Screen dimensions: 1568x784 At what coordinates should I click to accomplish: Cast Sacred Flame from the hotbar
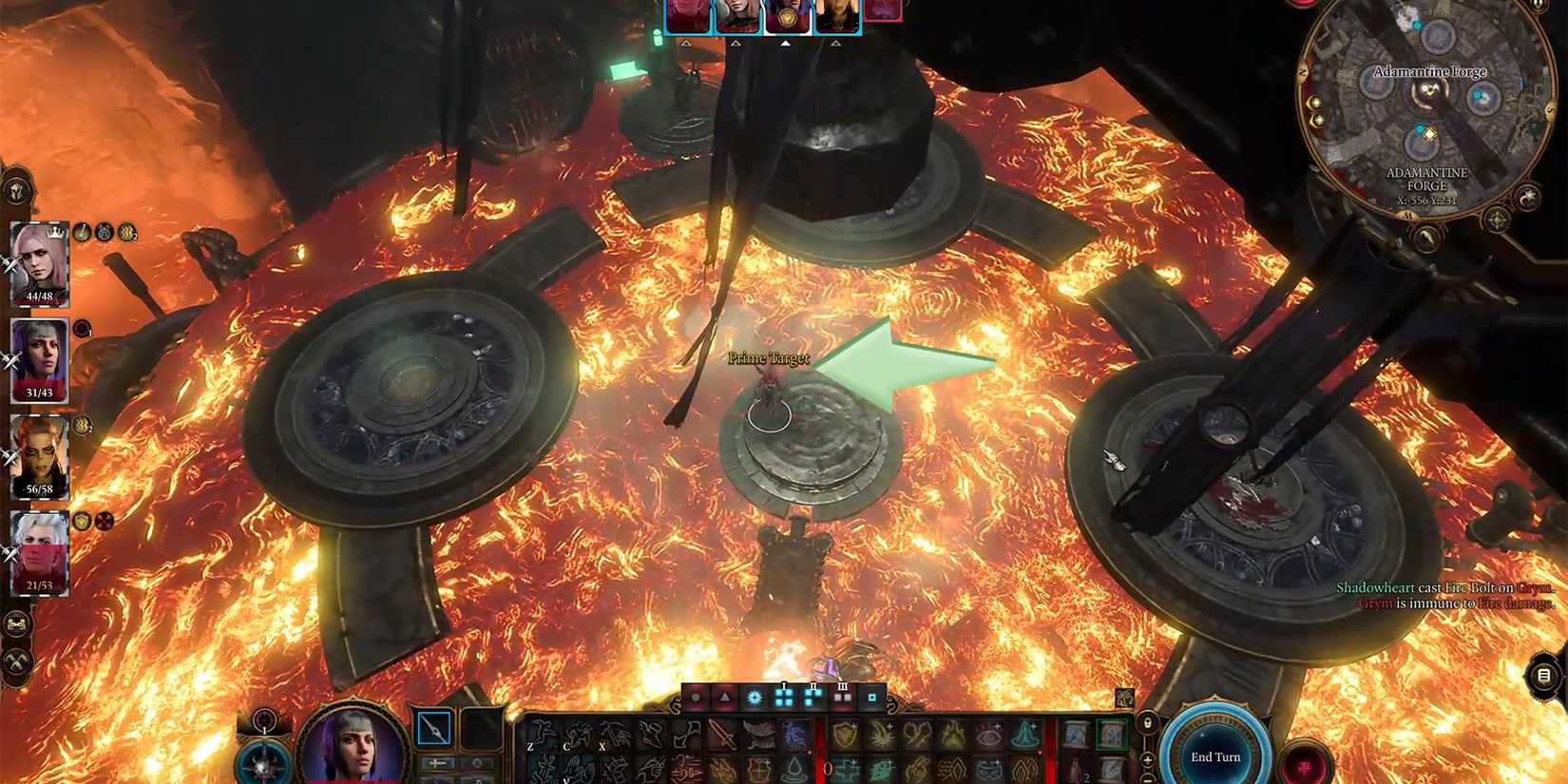point(881,734)
